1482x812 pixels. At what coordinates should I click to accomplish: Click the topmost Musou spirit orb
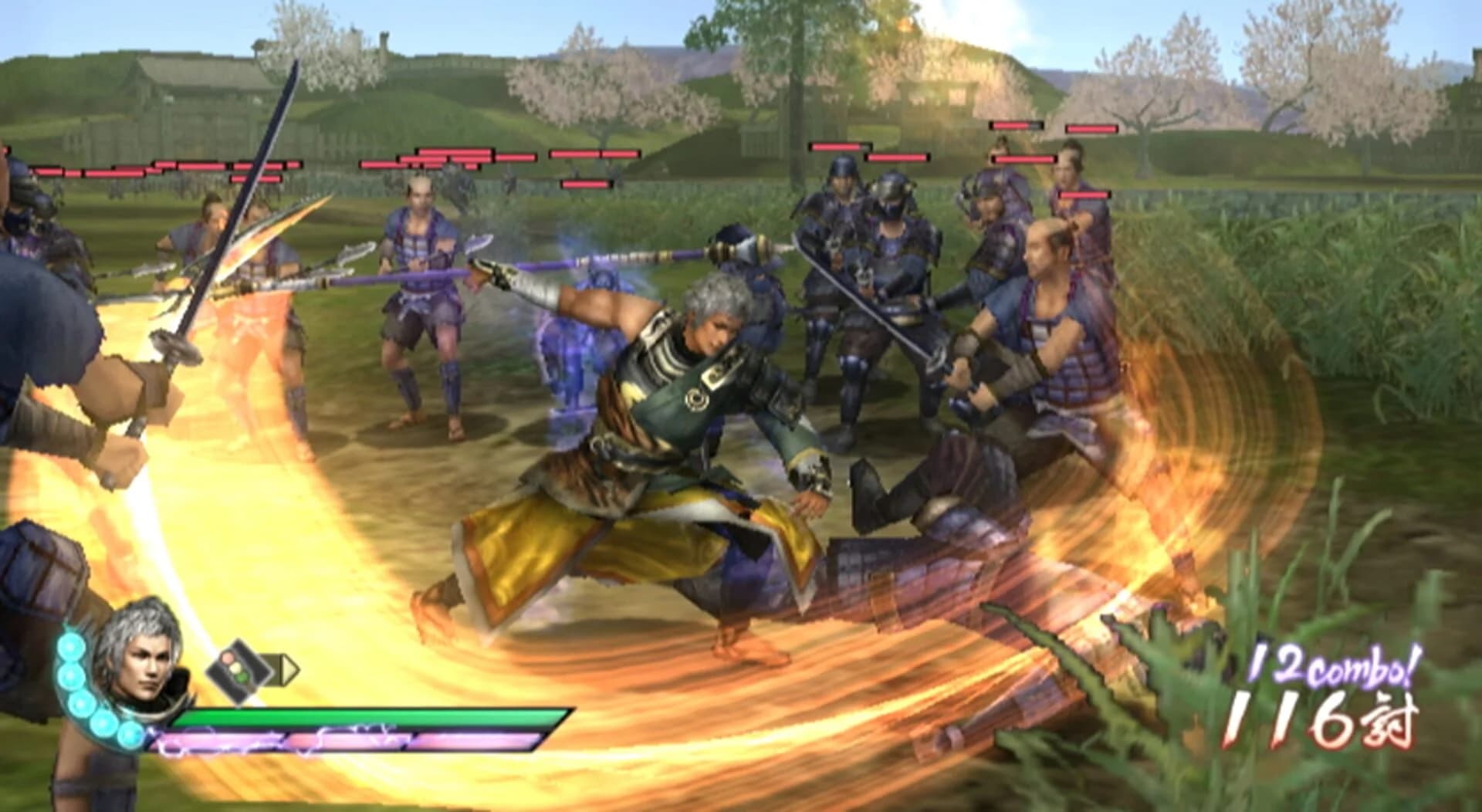70,648
